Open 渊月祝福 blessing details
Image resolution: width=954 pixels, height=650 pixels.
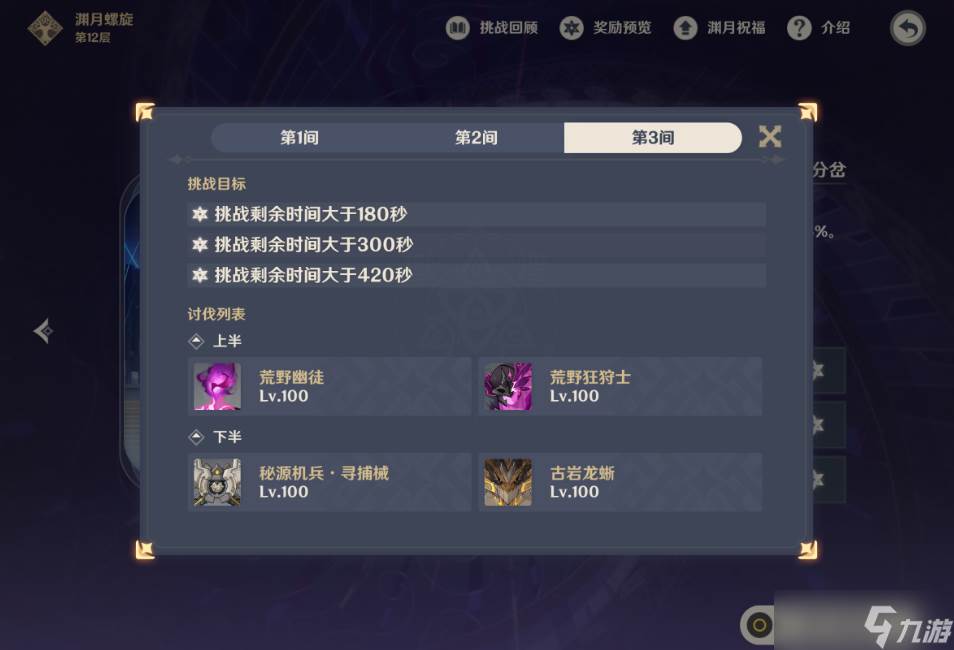720,28
